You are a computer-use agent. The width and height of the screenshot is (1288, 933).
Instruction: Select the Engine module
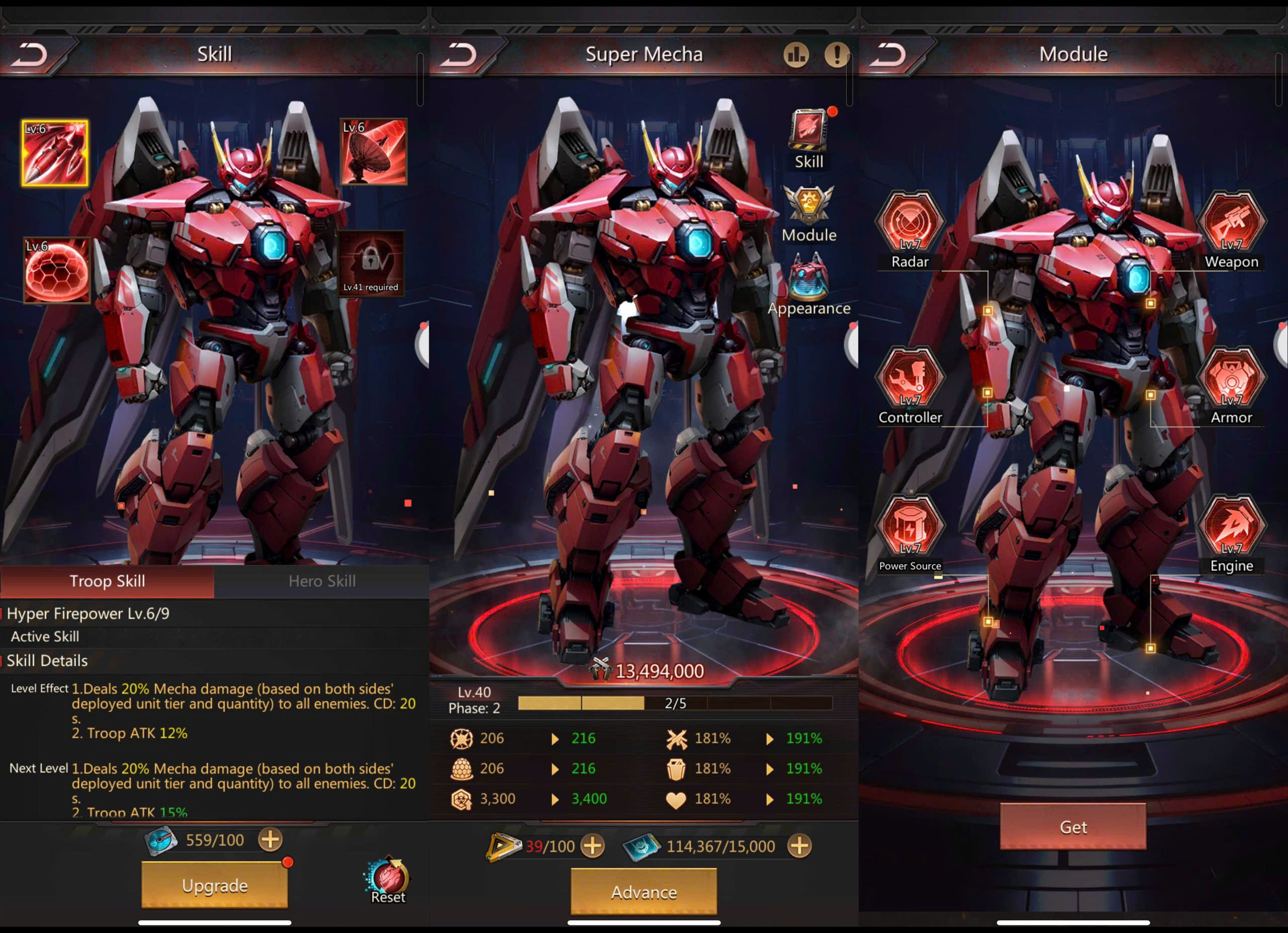pos(1231,527)
